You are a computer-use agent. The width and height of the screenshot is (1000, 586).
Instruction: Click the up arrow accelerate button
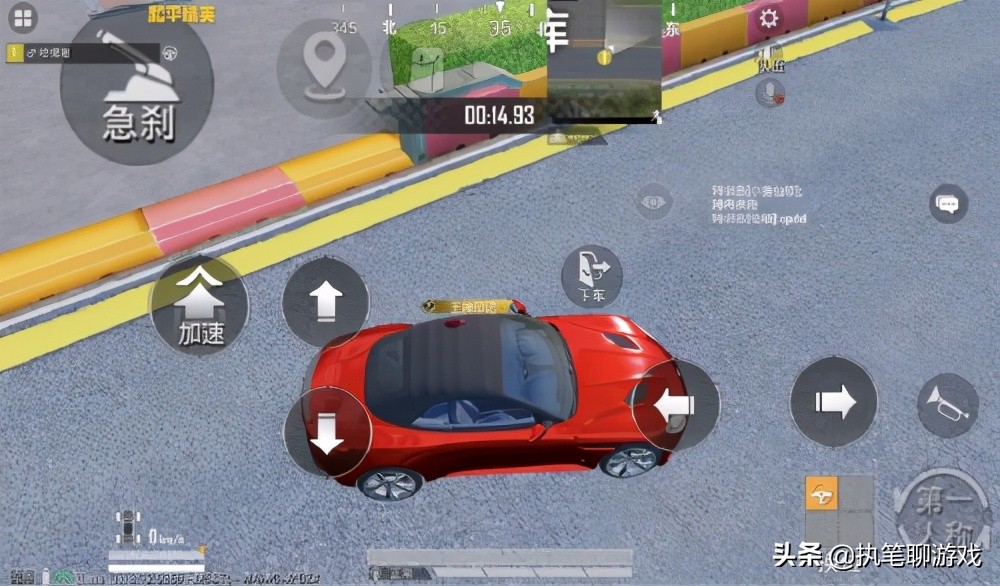point(325,301)
